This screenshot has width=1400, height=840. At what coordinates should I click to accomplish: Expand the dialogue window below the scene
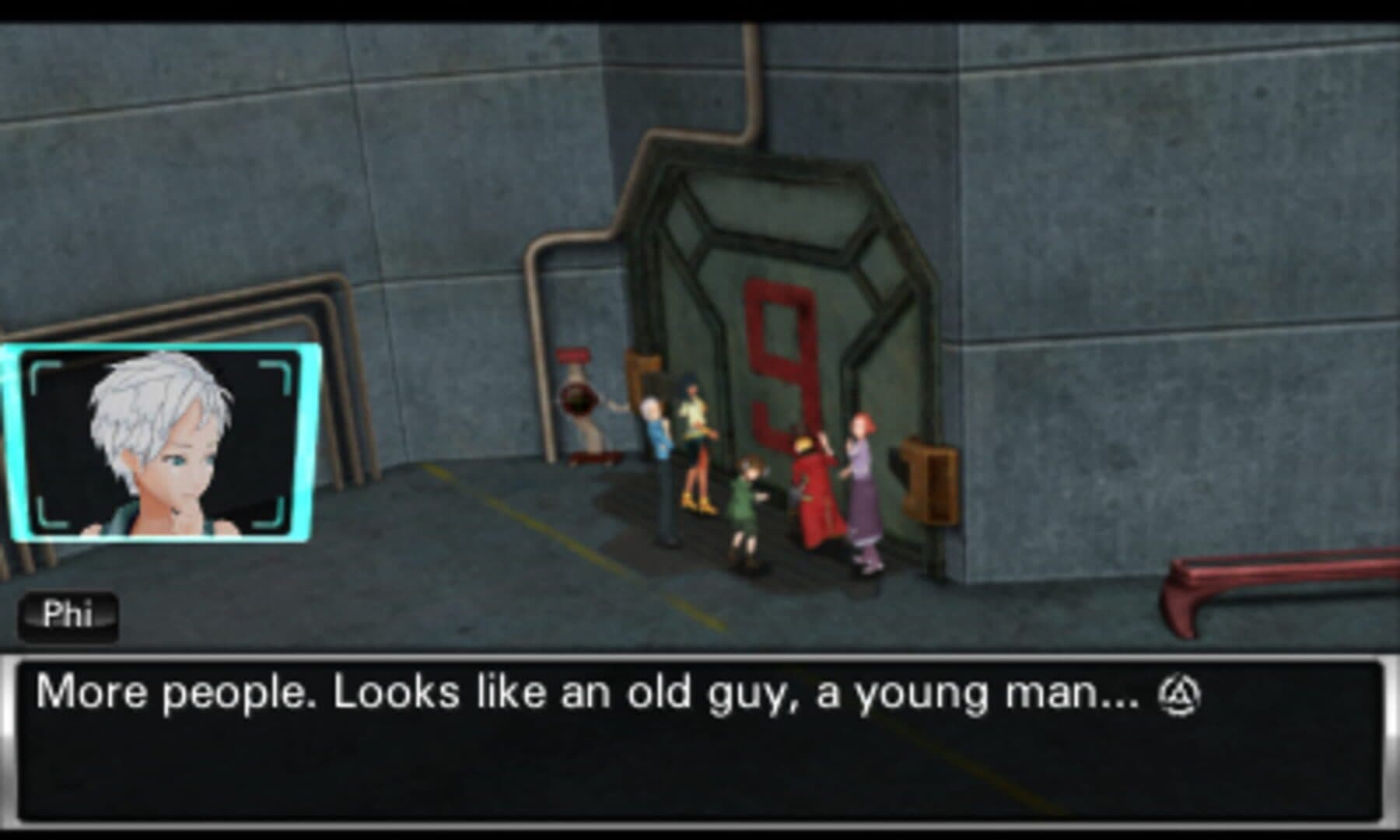[x=700, y=747]
